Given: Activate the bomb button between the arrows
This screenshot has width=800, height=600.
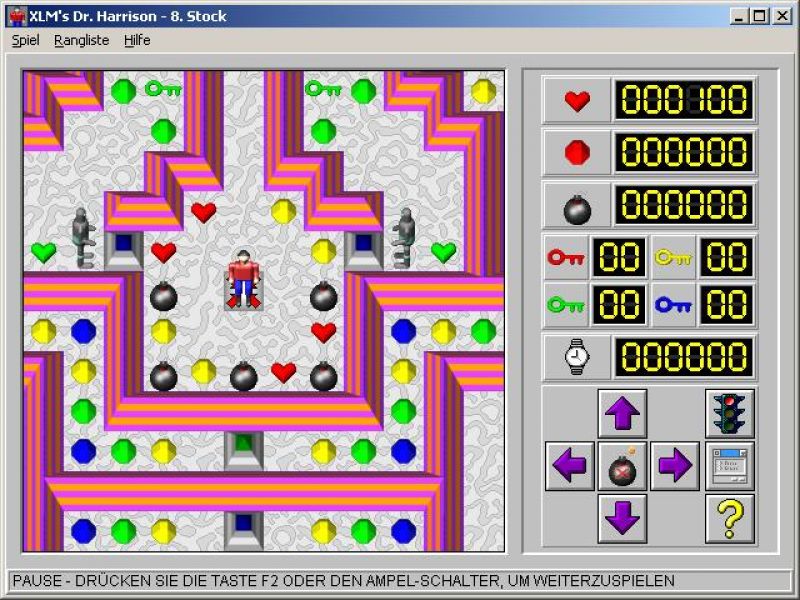Looking at the screenshot, I should coord(622,466).
